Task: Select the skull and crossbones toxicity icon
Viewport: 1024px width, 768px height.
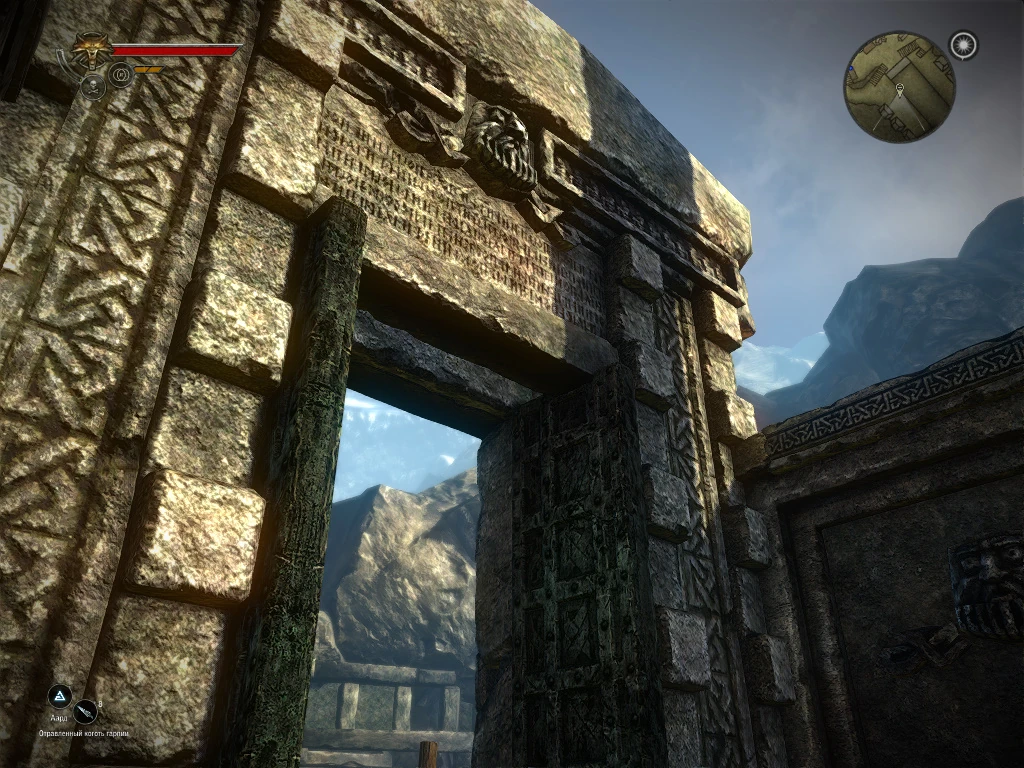Action: pos(93,87)
